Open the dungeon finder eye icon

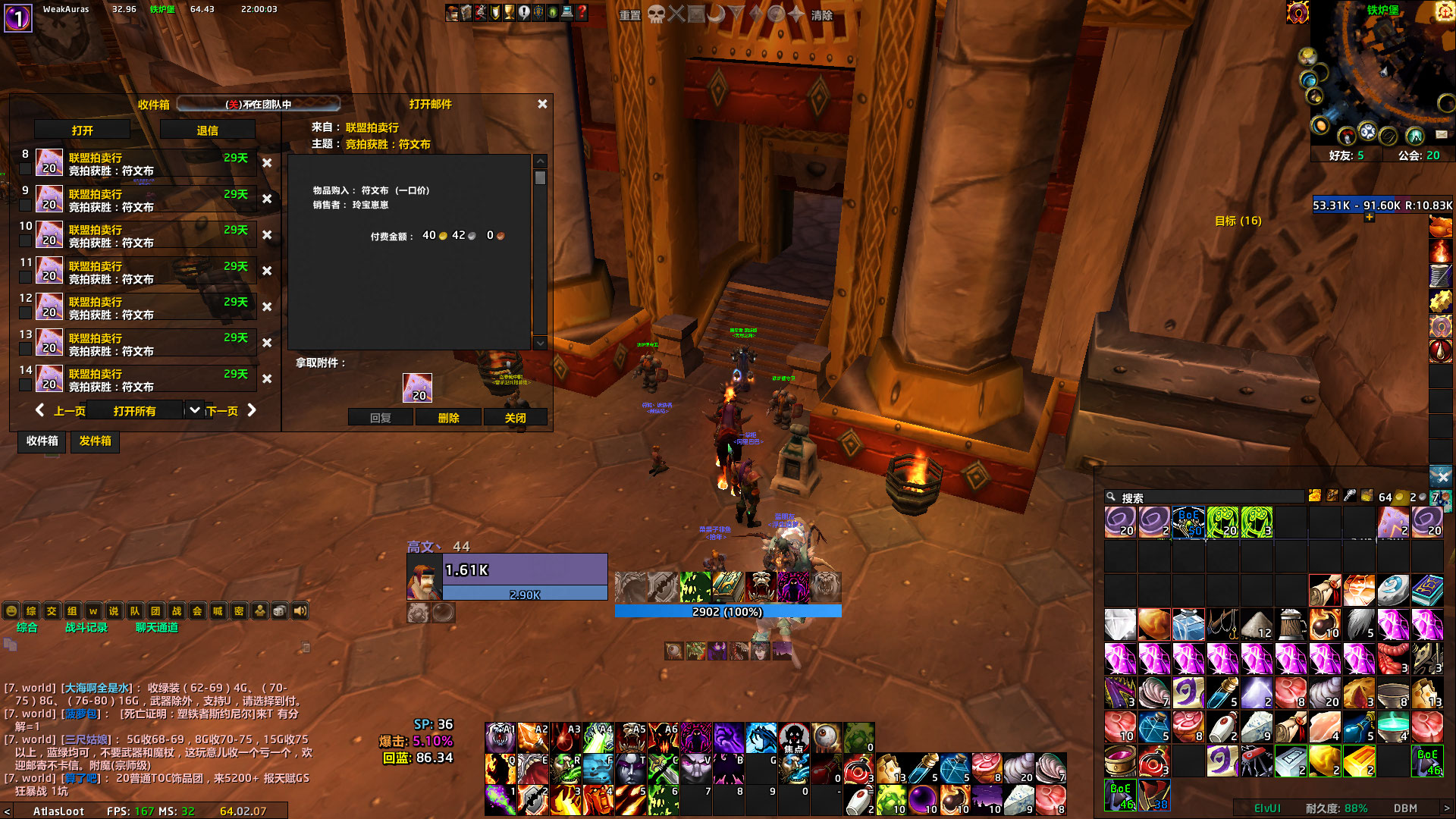553,11
